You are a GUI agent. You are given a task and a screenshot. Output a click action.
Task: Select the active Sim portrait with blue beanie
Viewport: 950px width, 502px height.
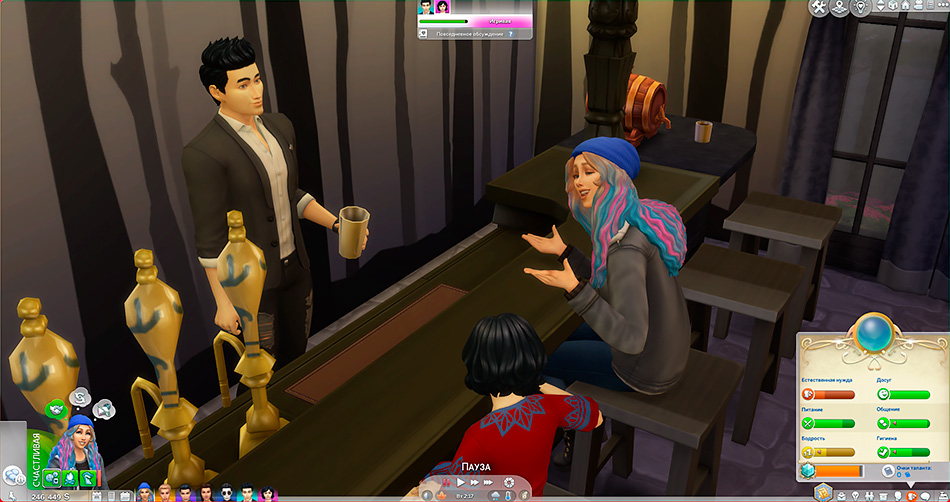[79, 445]
